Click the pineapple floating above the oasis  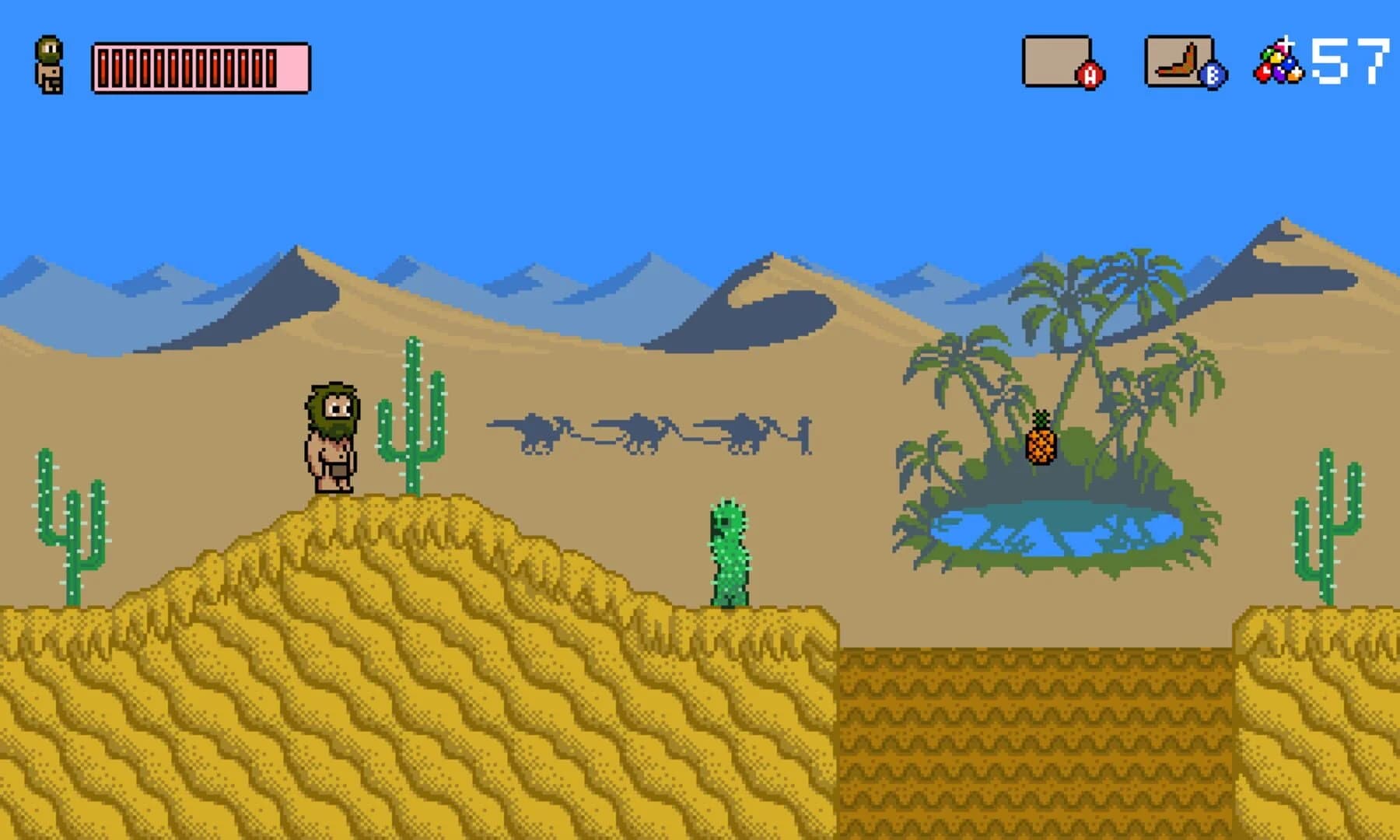[x=1040, y=447]
